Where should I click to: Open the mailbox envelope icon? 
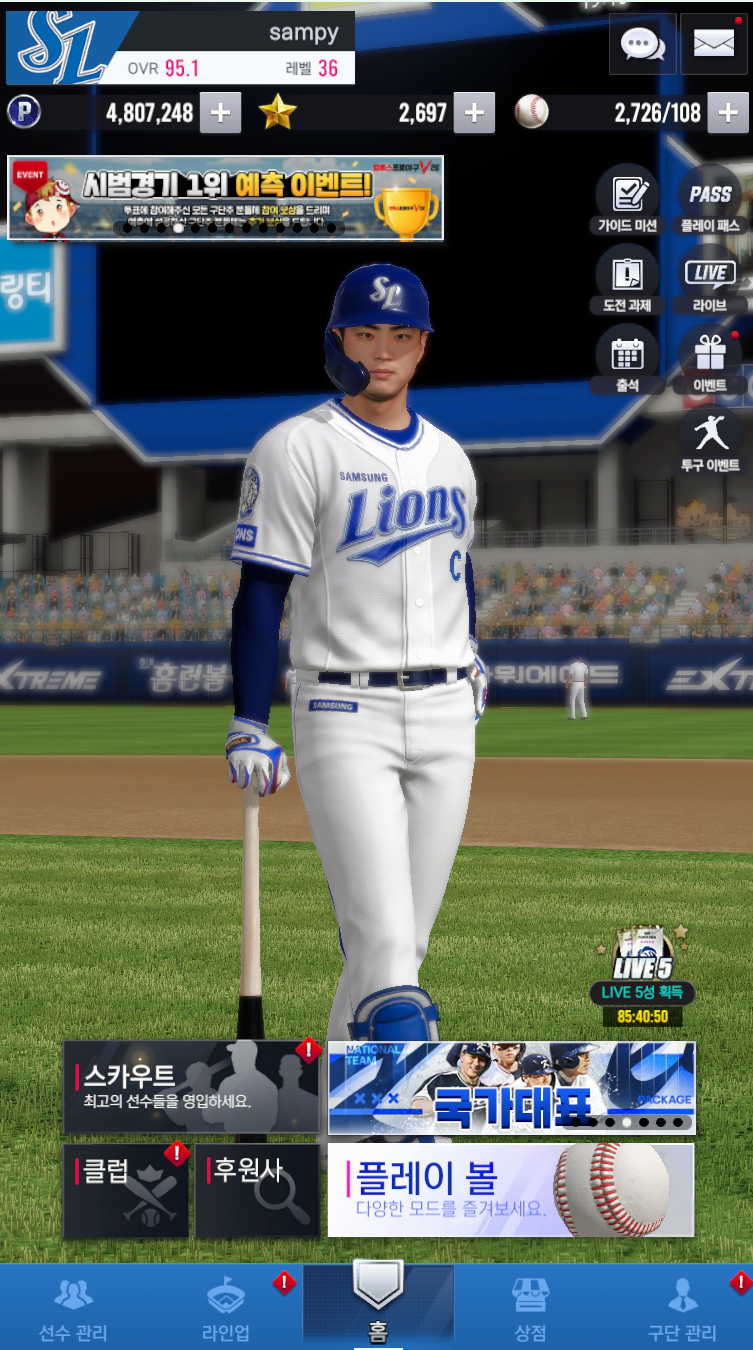(x=713, y=44)
